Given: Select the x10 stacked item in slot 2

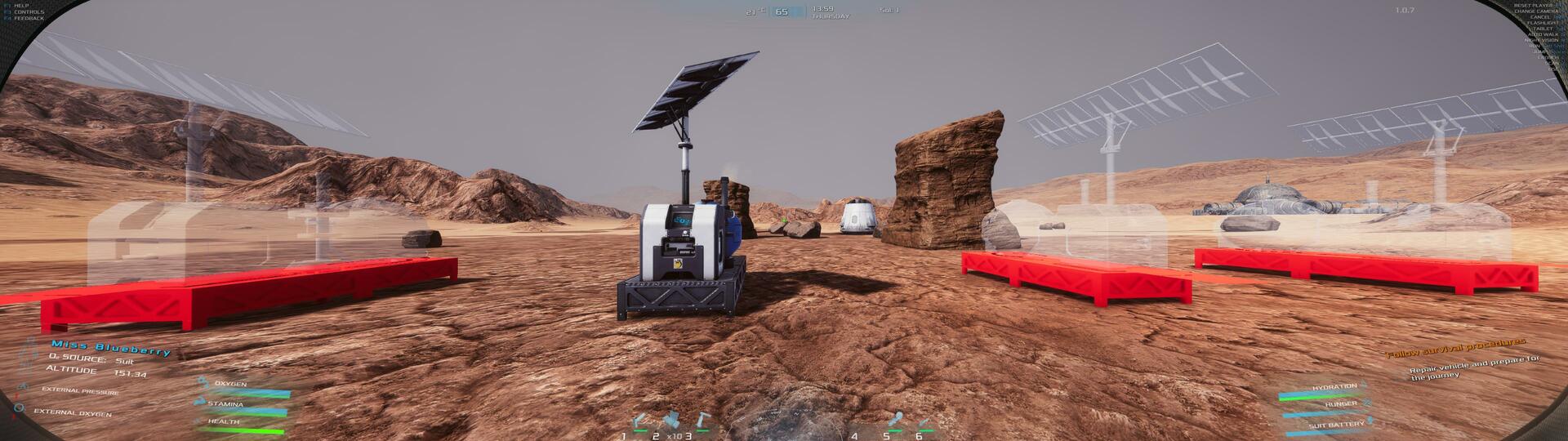Looking at the screenshot, I should point(672,420).
